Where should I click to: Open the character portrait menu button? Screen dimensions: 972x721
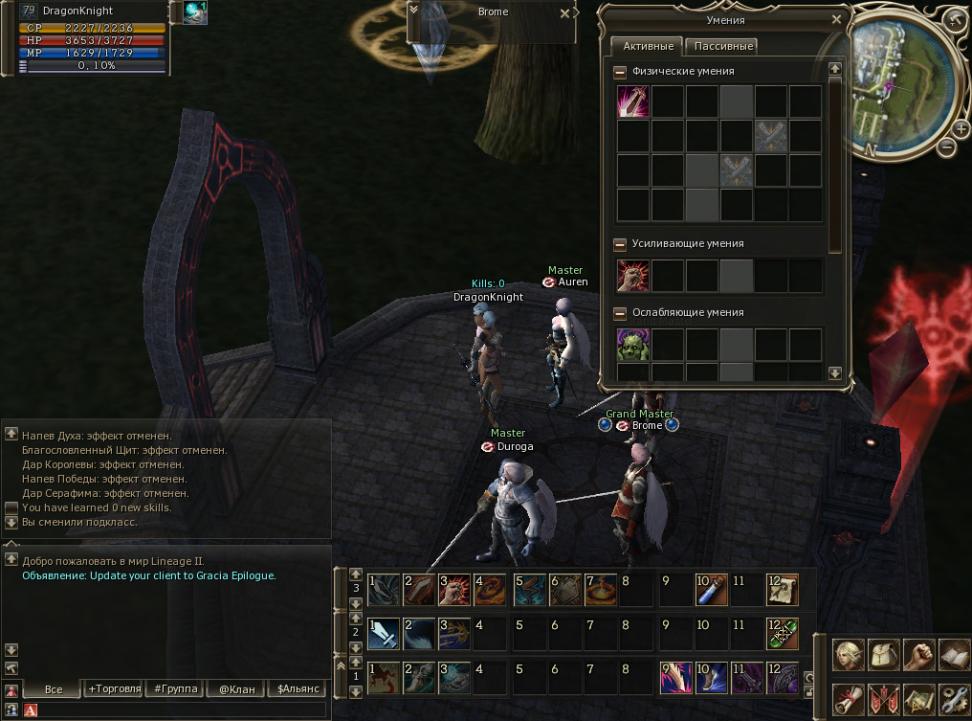pos(849,655)
